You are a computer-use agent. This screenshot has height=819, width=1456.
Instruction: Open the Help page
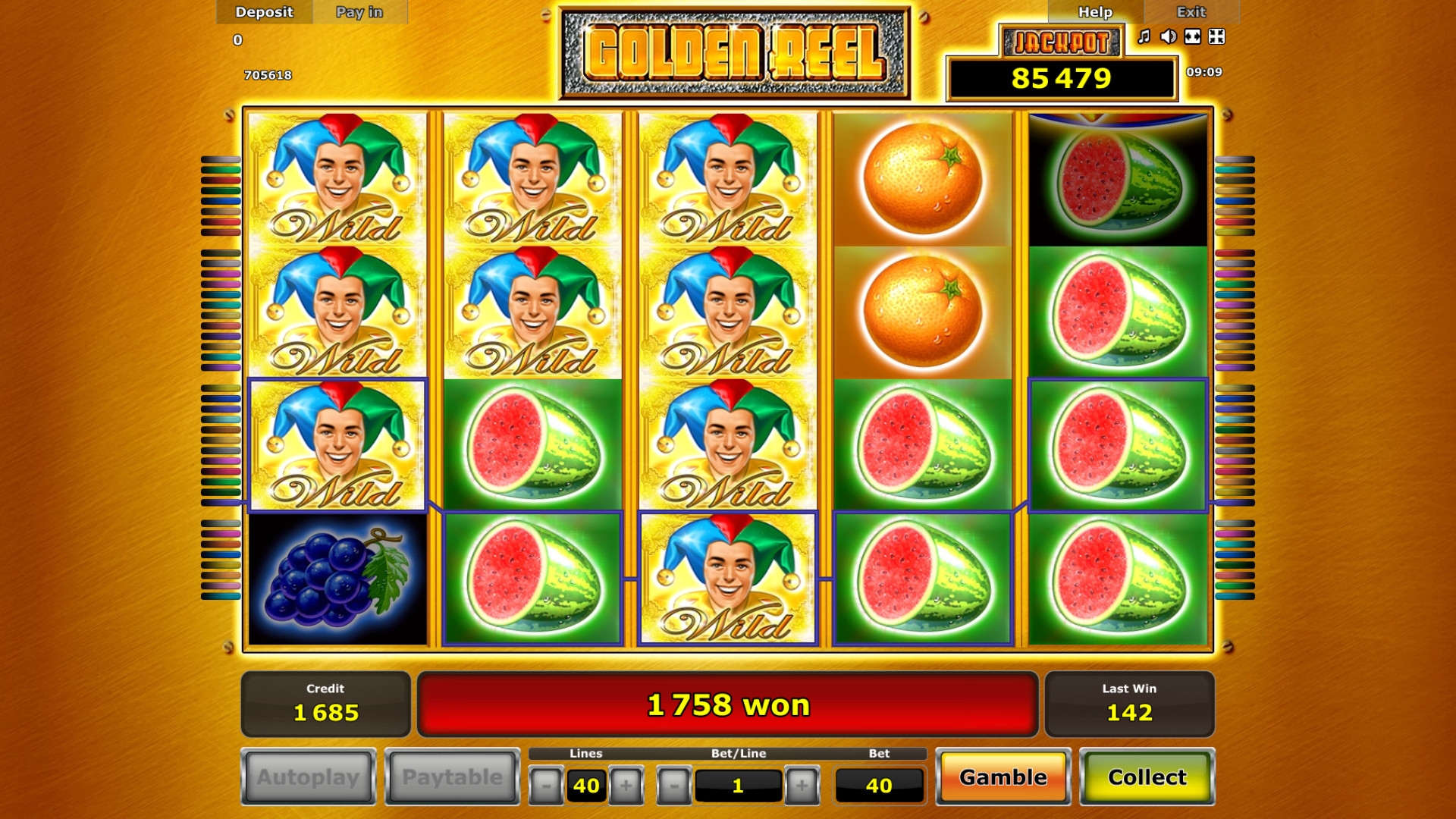(x=1095, y=12)
